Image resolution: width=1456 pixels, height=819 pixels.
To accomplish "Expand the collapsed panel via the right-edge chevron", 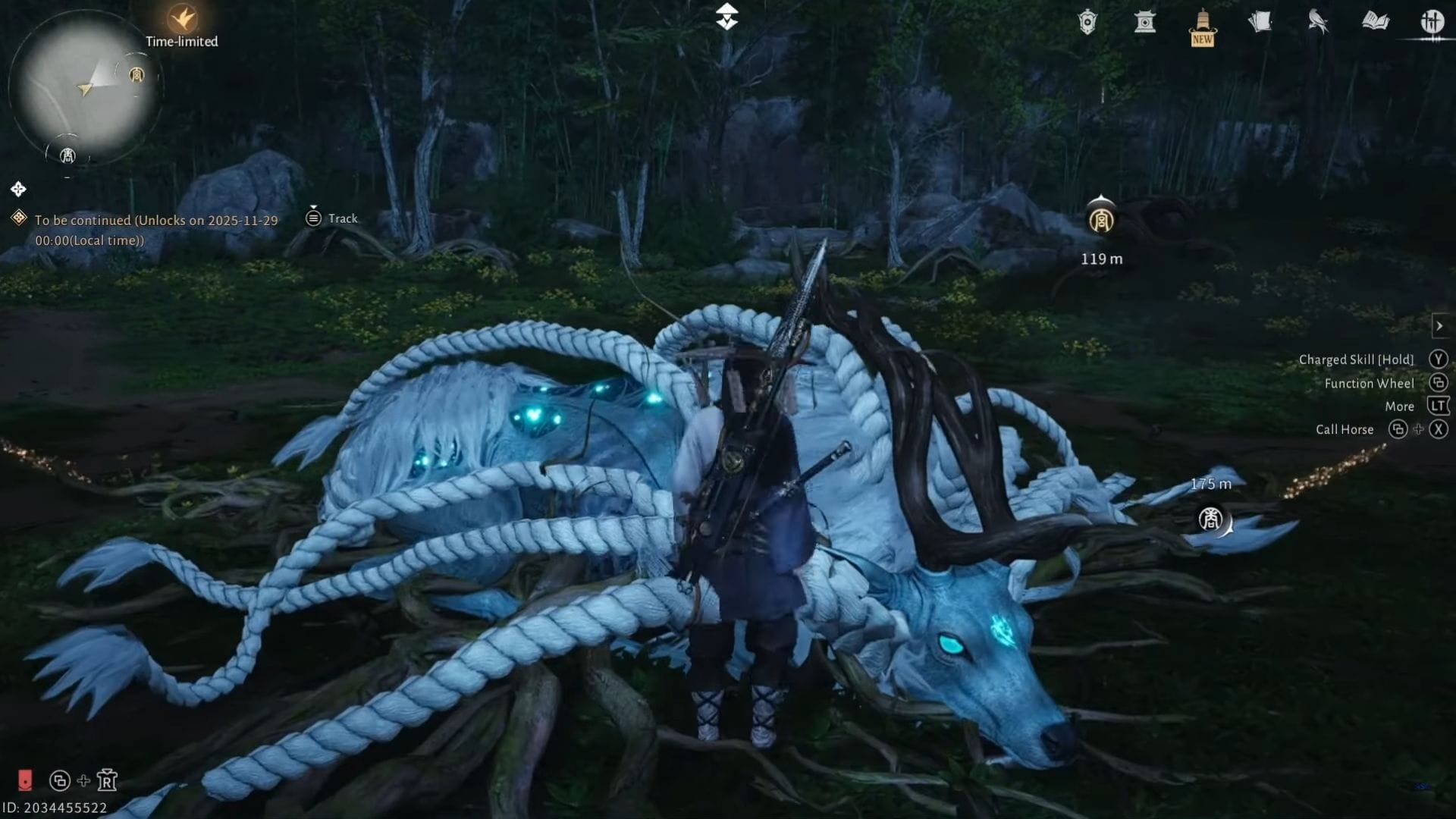I will pos(1440,326).
